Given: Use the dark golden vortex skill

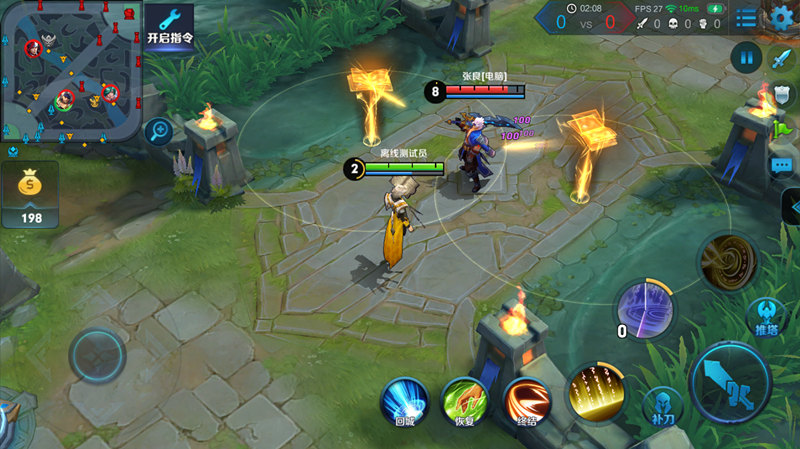Looking at the screenshot, I should pyautogui.click(x=728, y=261).
